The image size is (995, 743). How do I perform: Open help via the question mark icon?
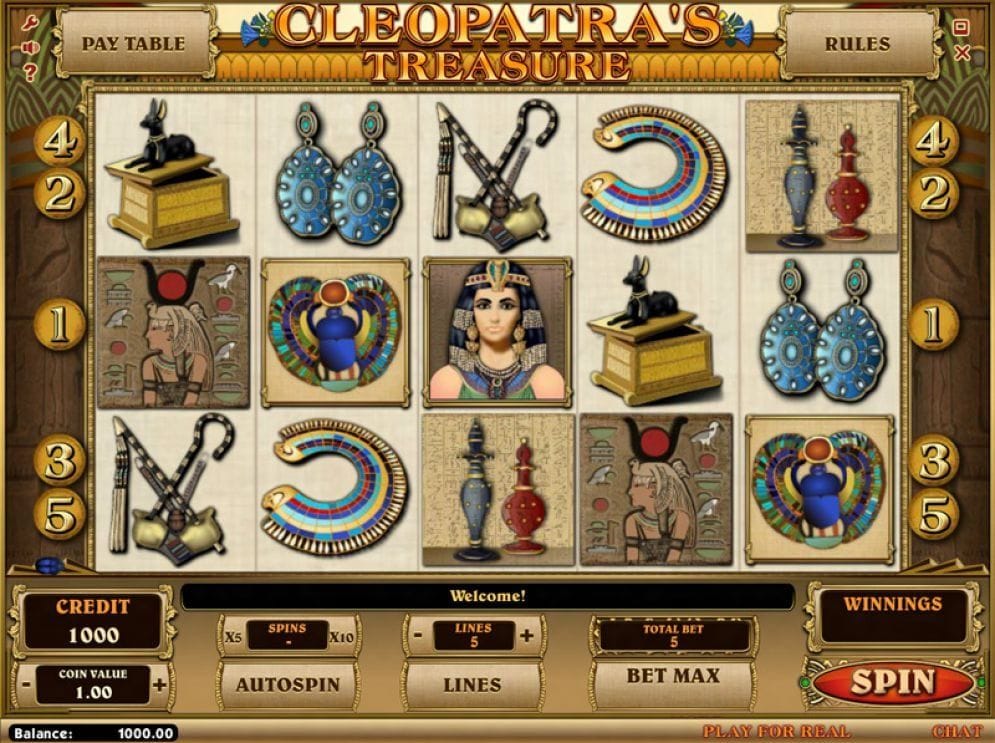(x=30, y=72)
